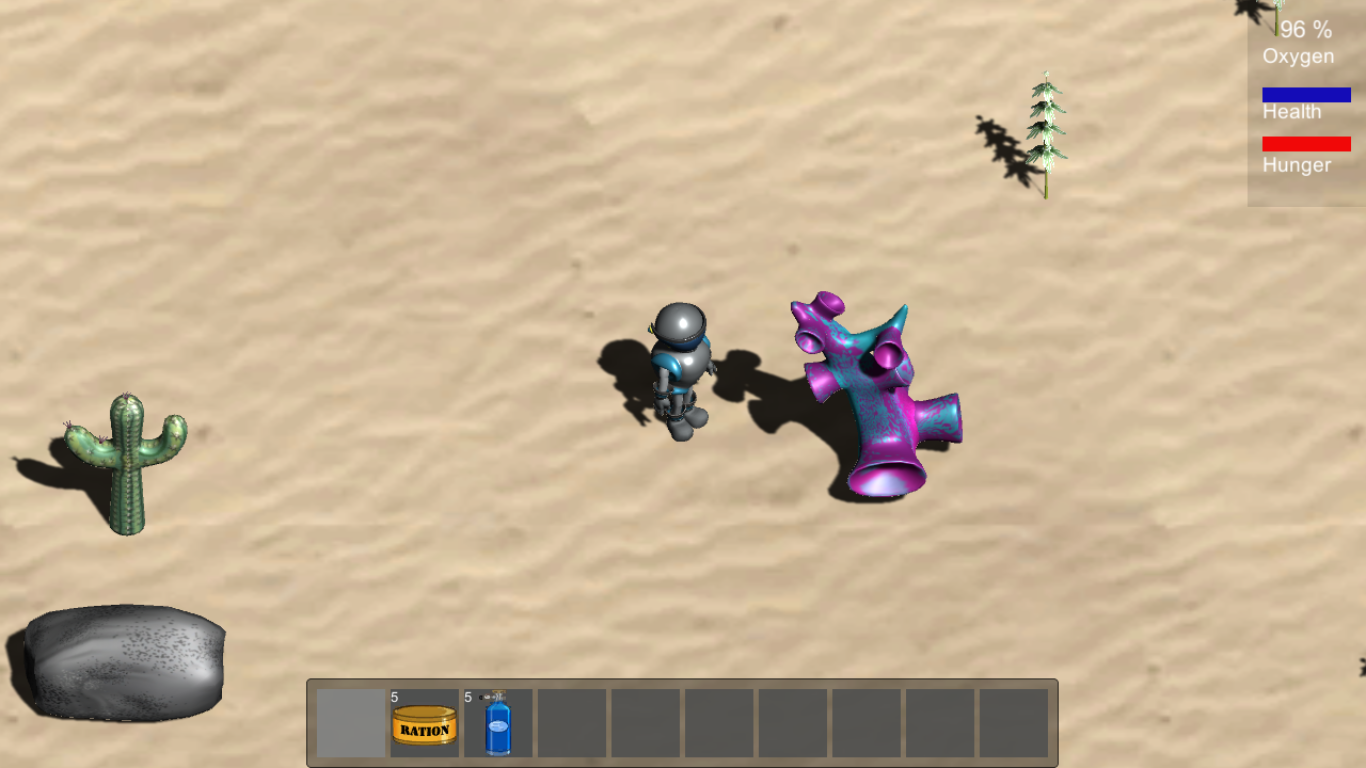Click the red Hunger bar

click(x=1306, y=143)
